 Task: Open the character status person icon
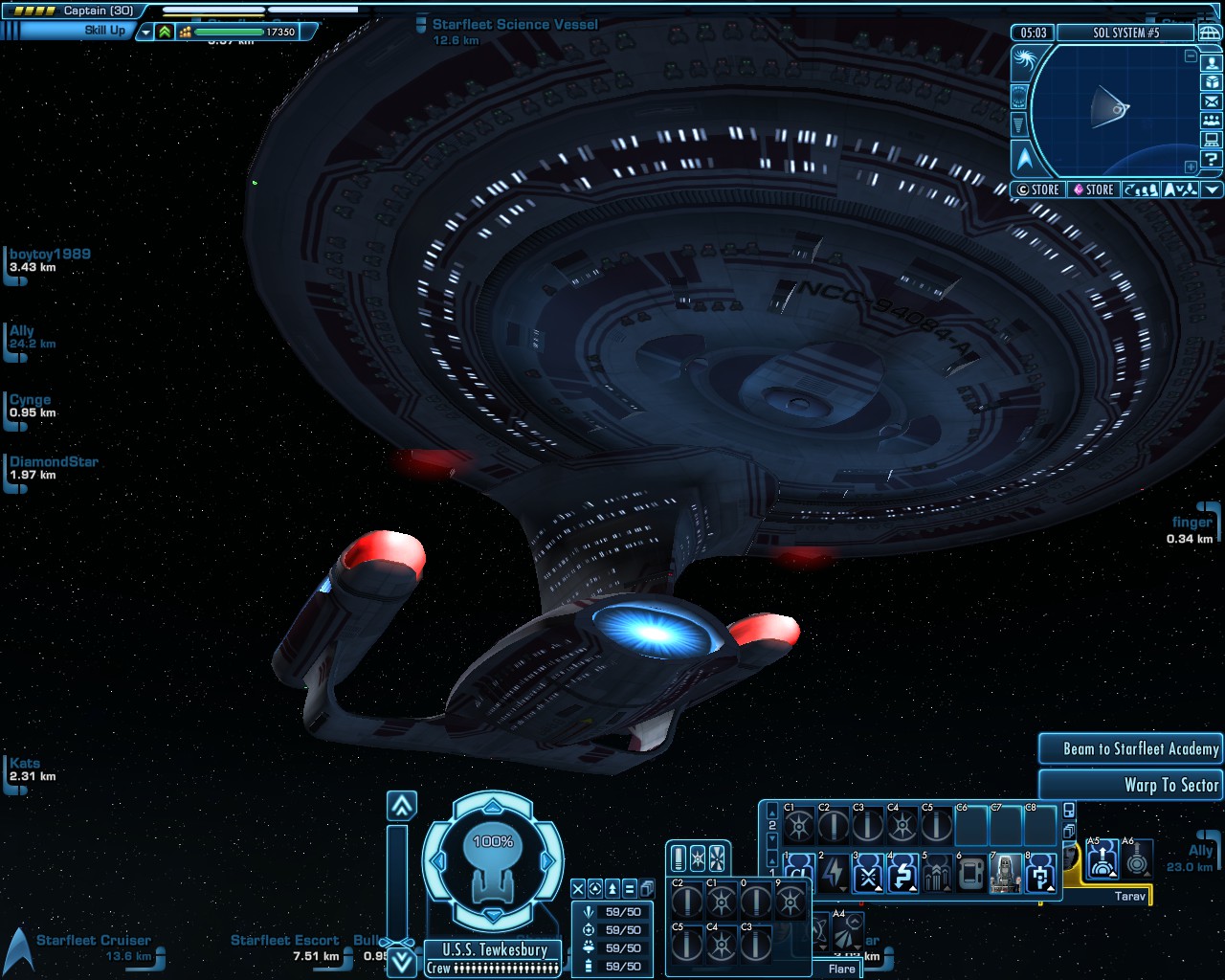pyautogui.click(x=1212, y=63)
